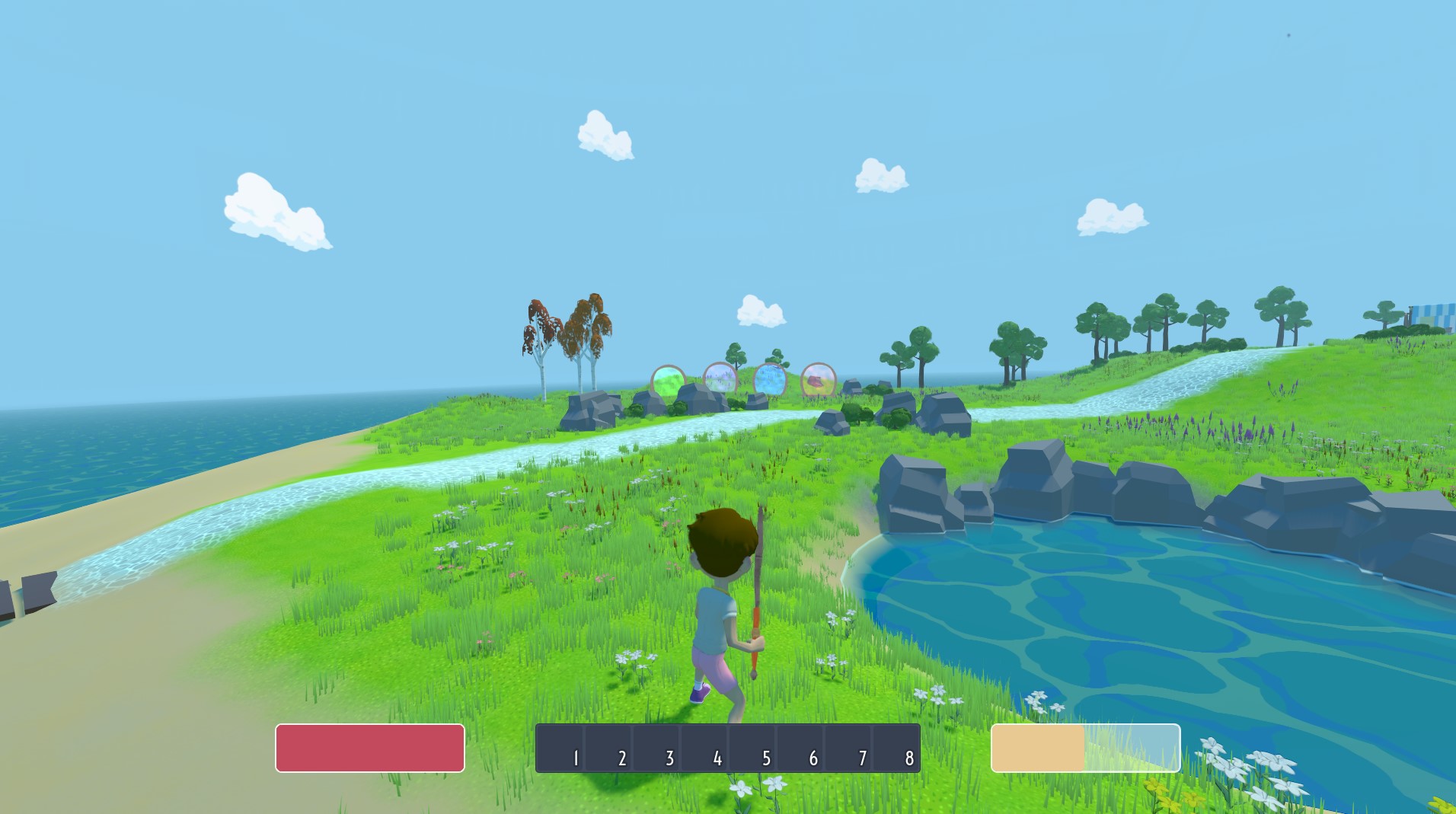The height and width of the screenshot is (814, 1456).
Task: Choose hotbar slot number 2
Action: (608, 748)
